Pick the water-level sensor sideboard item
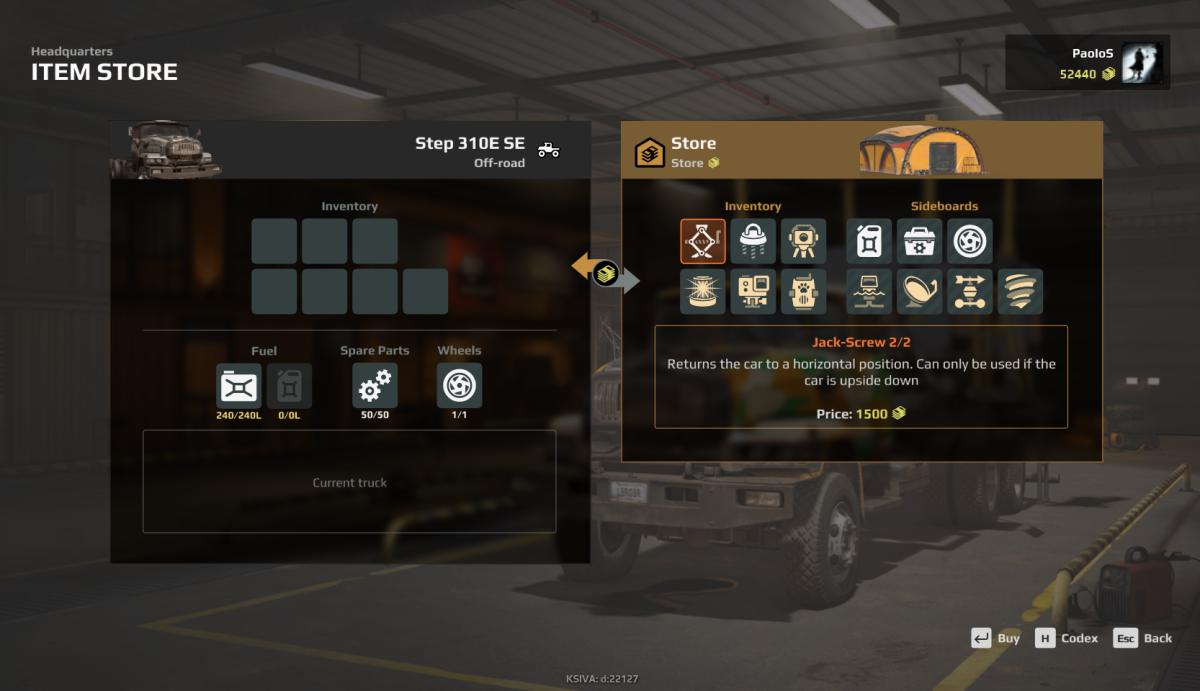The image size is (1200, 691). (x=869, y=291)
